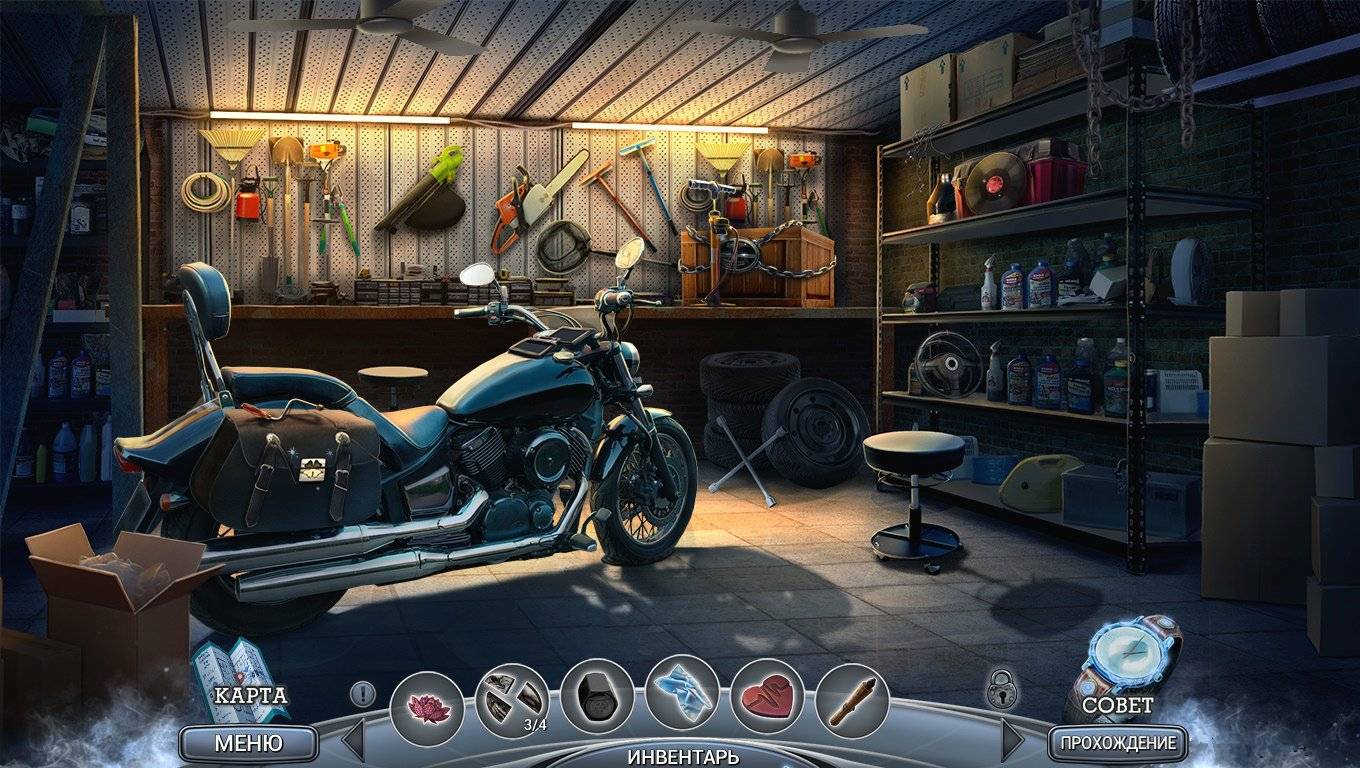Select the red heart item
1360x768 pixels.
(x=767, y=696)
